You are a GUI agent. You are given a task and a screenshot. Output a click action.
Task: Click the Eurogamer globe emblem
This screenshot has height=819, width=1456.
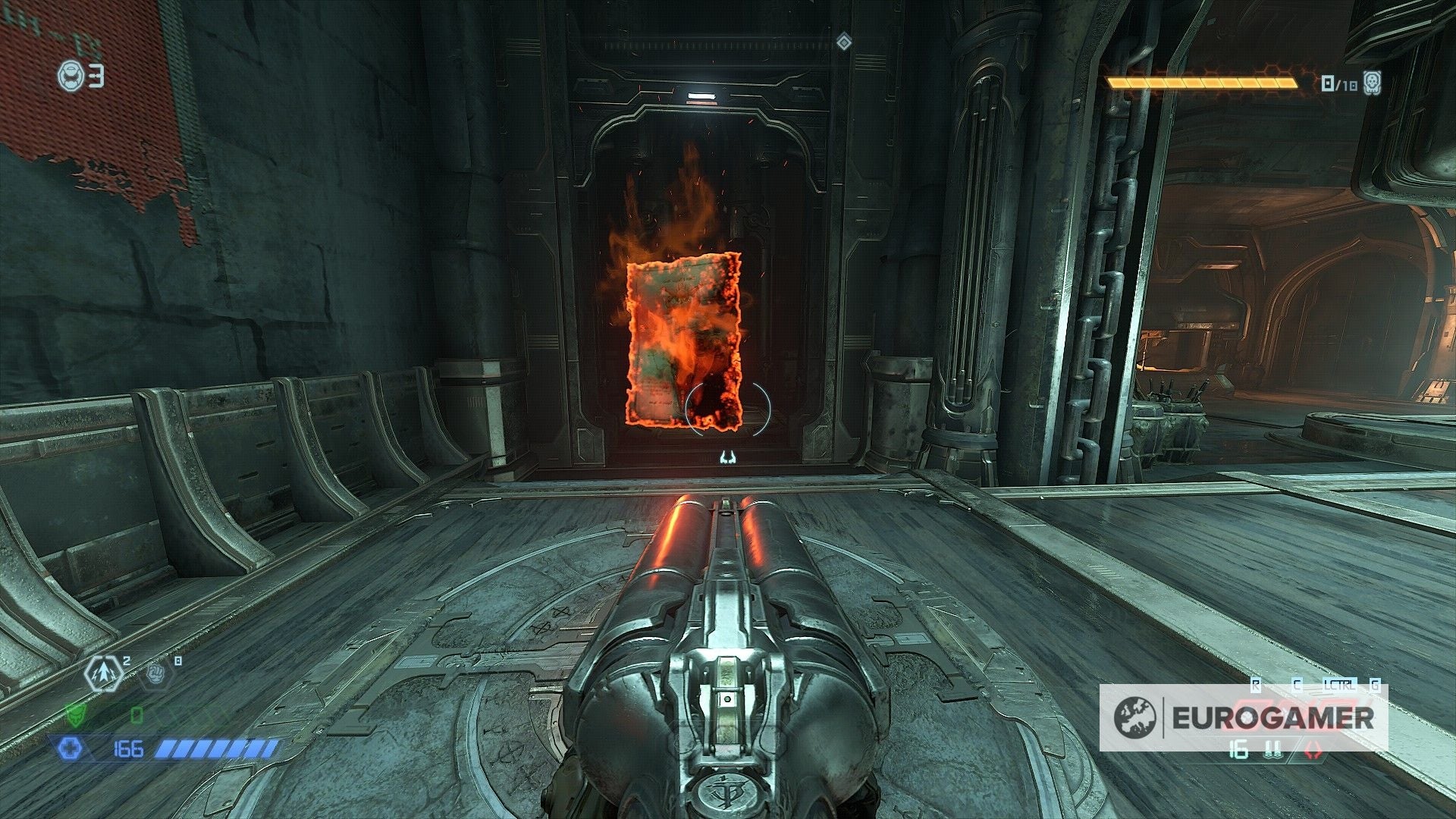point(1136,716)
